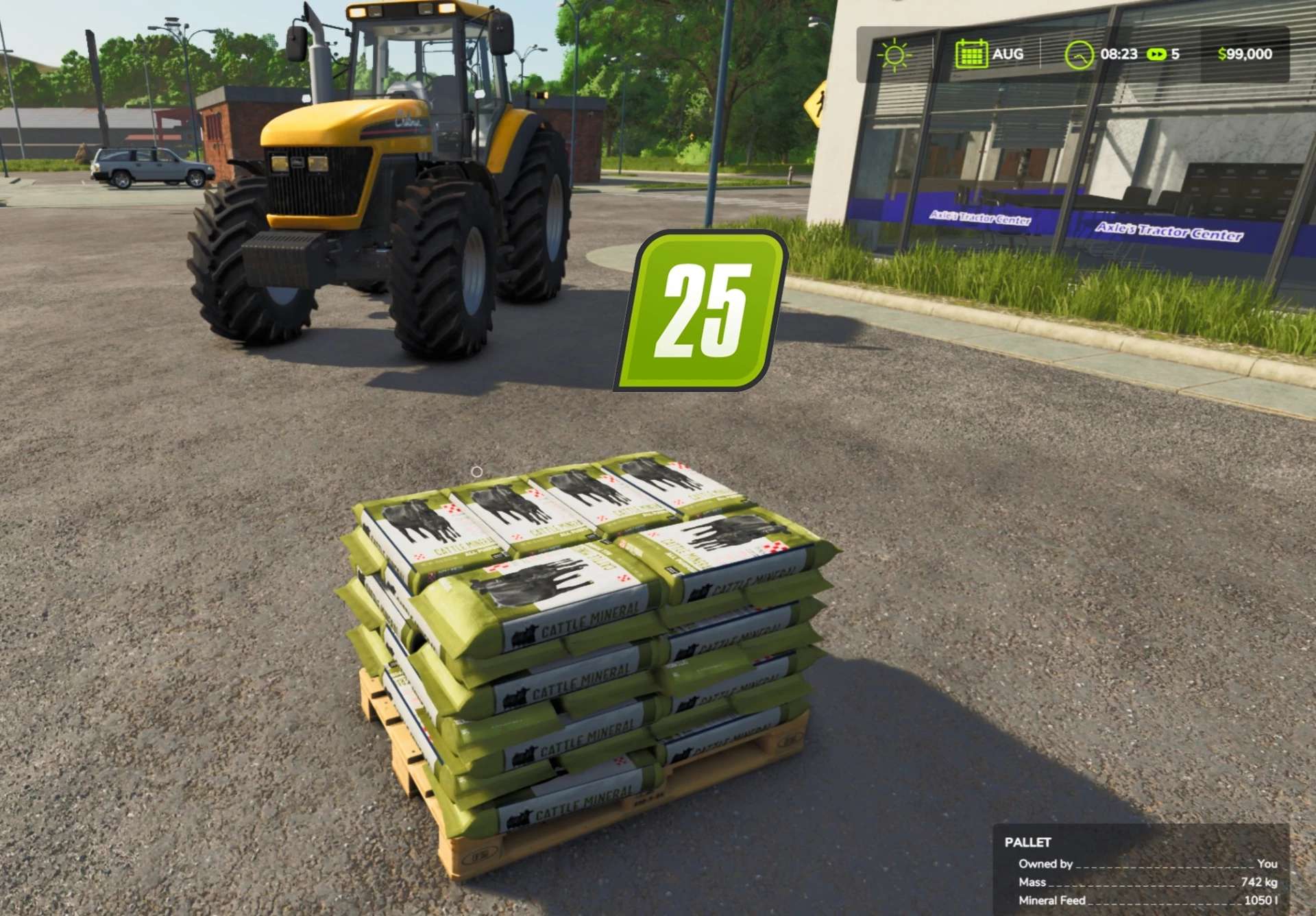1316x916 pixels.
Task: Select the green calendar month icon
Action: [971, 54]
